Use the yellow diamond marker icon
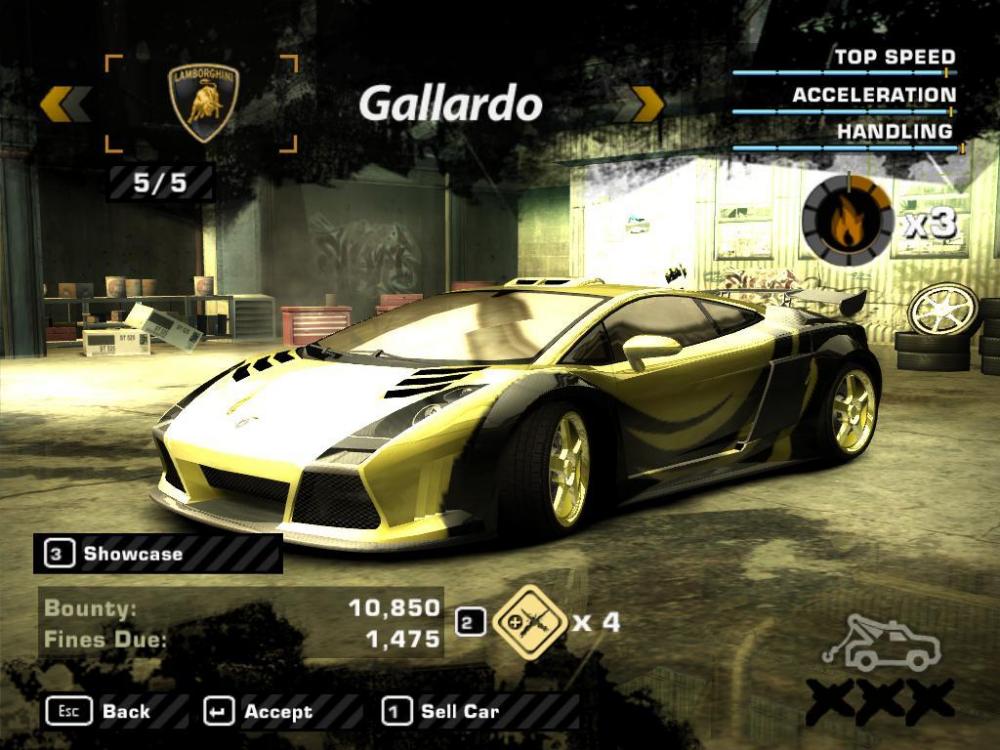The image size is (1000, 750). point(530,622)
